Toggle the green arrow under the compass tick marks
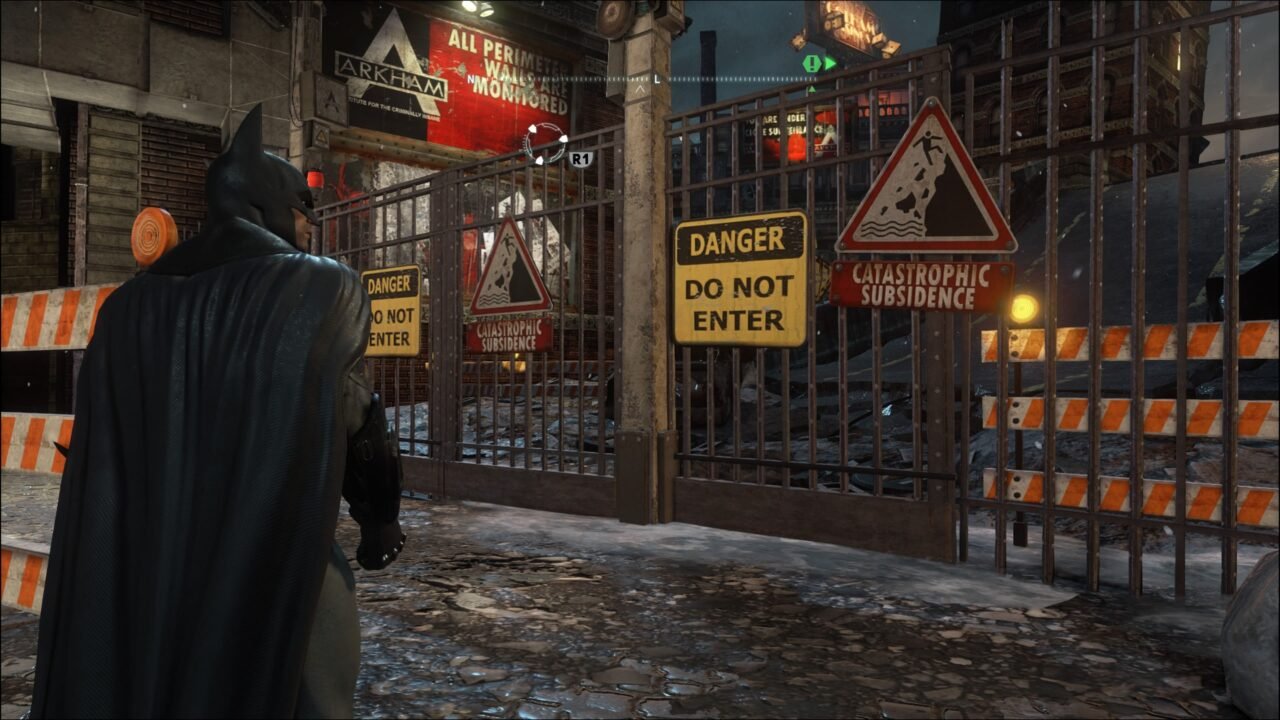The width and height of the screenshot is (1280, 720). [x=812, y=89]
